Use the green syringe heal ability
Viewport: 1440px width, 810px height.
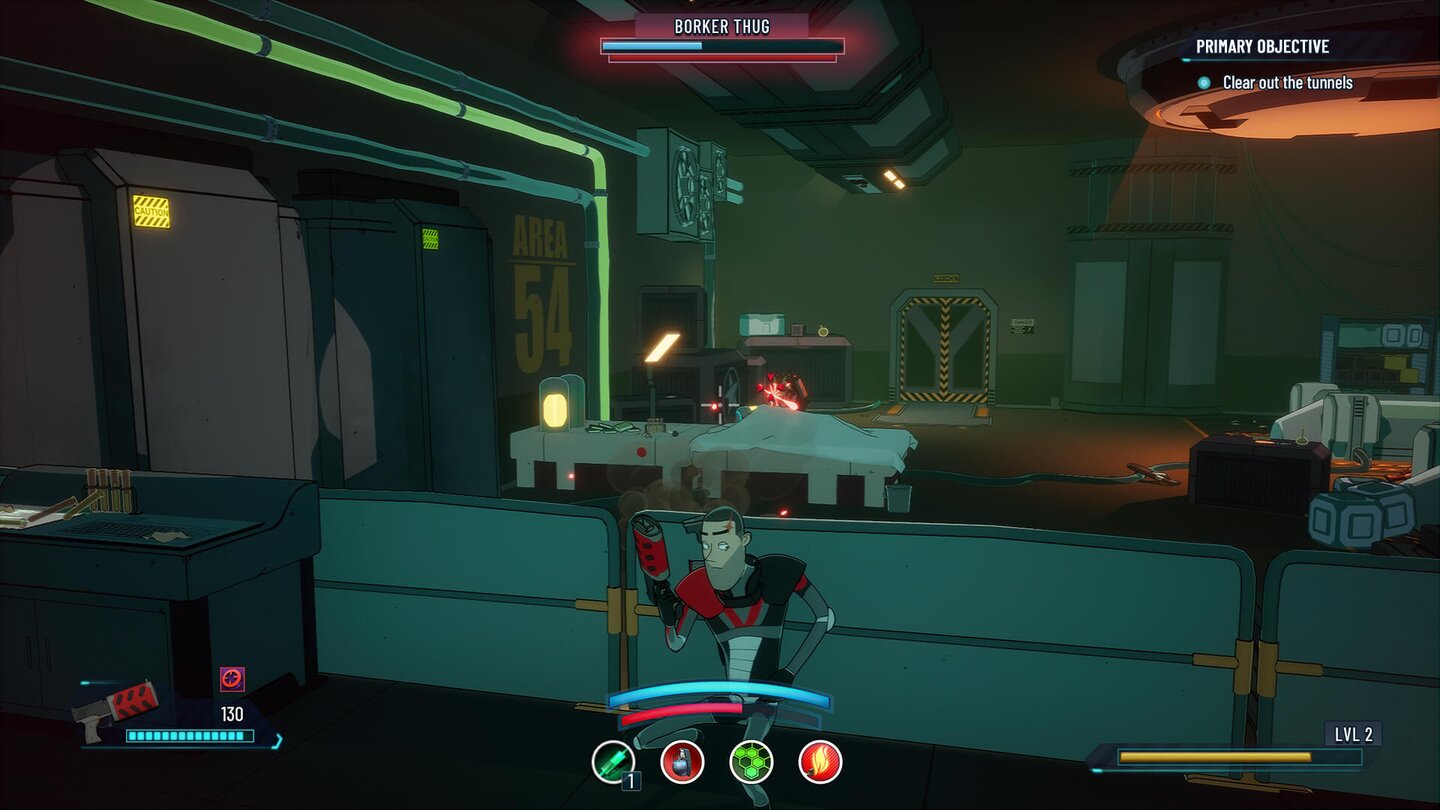tap(613, 762)
